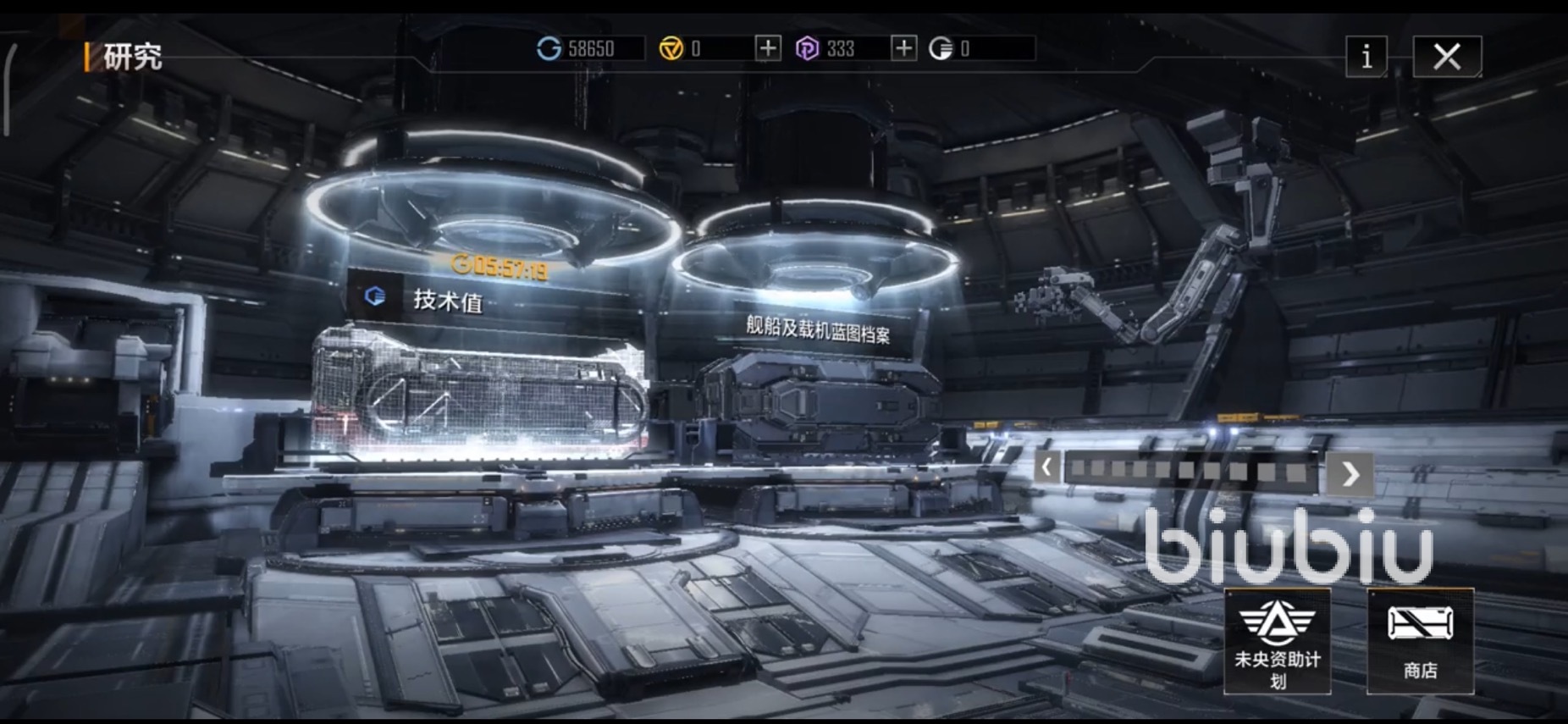1568x724 pixels.
Task: Add purple currency with the plus button
Action: coord(903,48)
